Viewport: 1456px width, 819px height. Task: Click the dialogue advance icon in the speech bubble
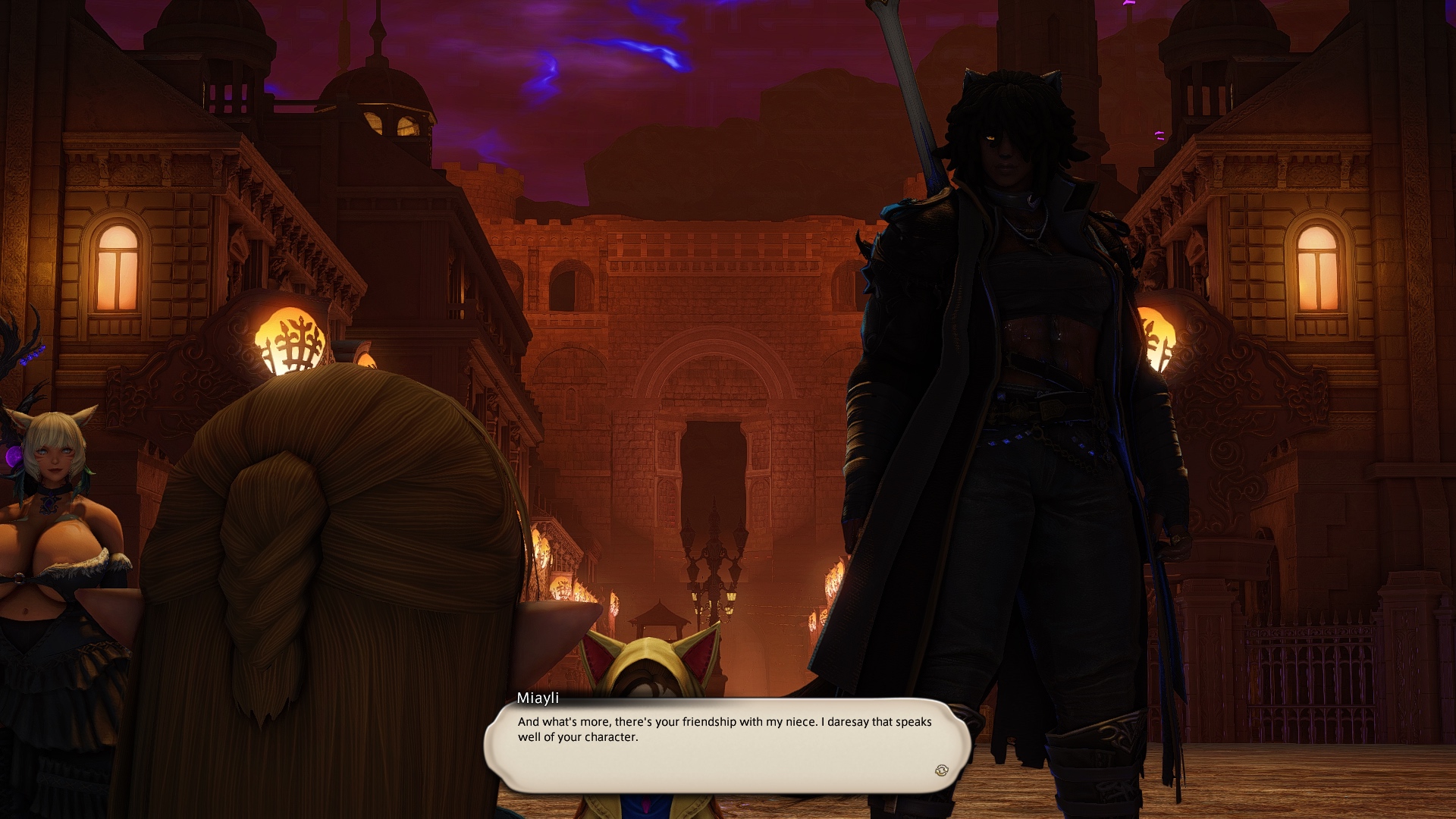coord(941,770)
